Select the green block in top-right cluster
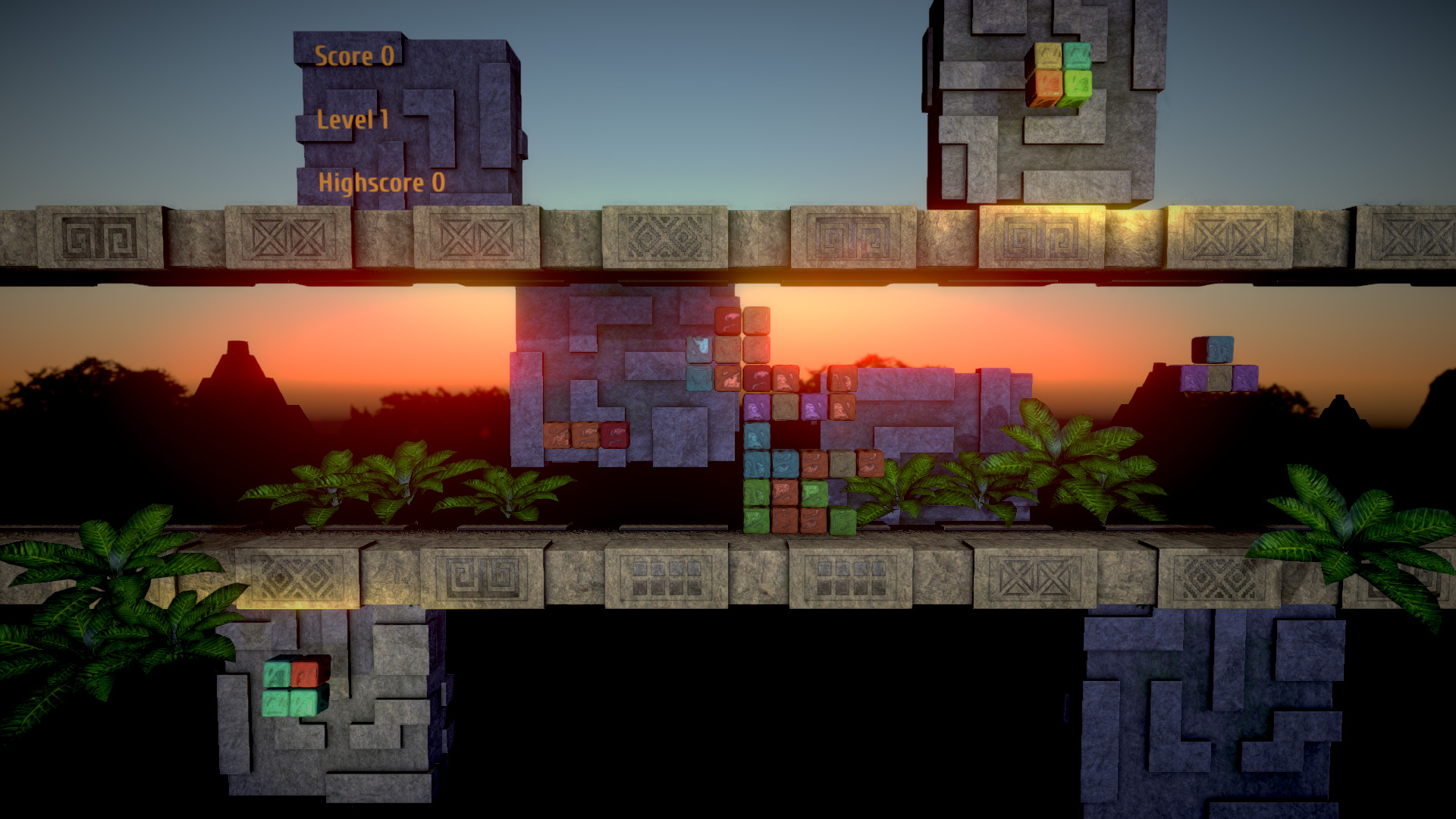Image resolution: width=1456 pixels, height=819 pixels. [1078, 83]
